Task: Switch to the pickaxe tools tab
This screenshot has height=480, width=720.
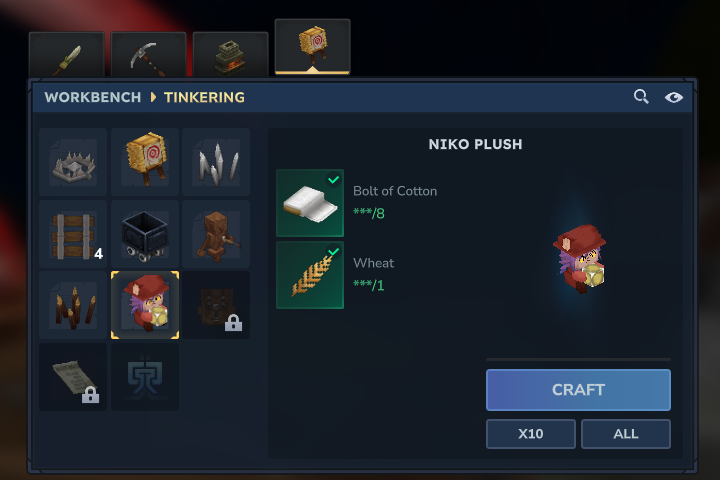Action: tap(148, 56)
